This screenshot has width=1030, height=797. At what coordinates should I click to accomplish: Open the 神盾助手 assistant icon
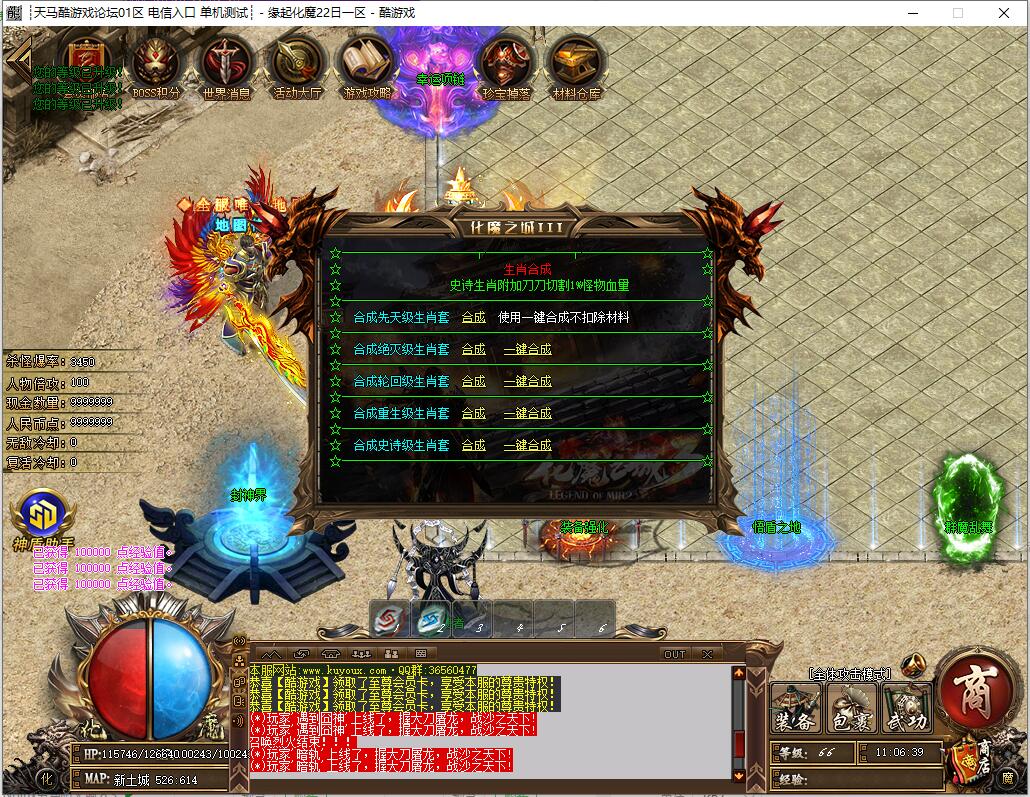[x=42, y=516]
